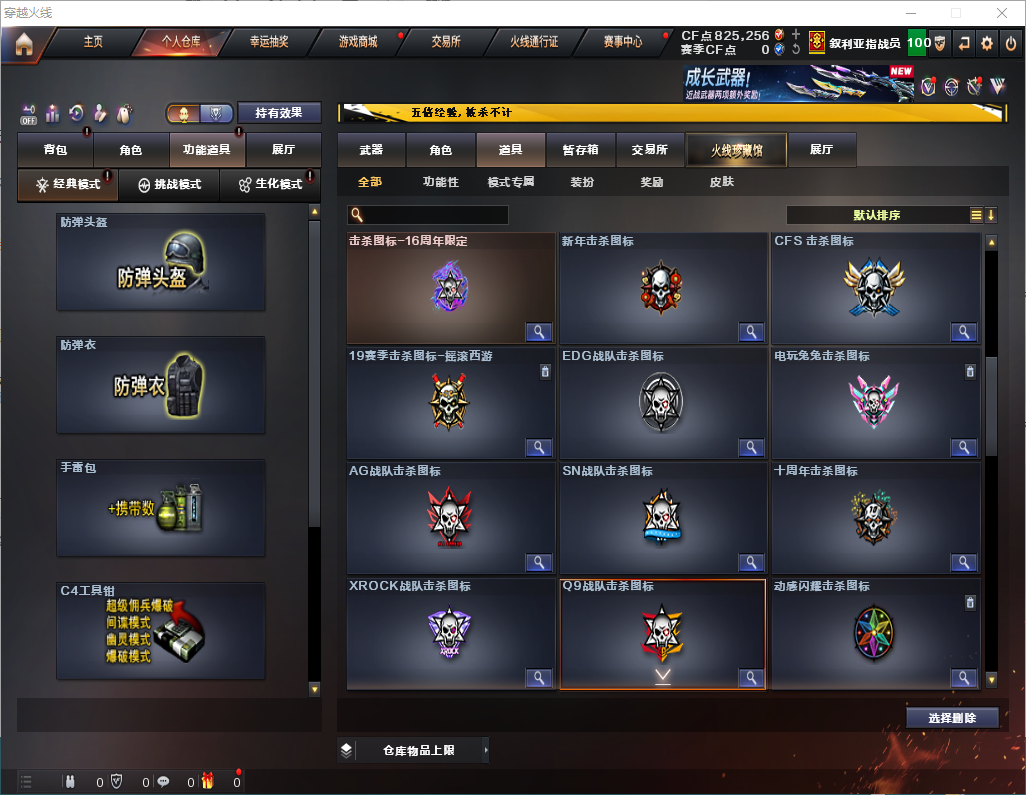Select the 武器 weapons tab
The width and height of the screenshot is (1026, 795).
371,150
